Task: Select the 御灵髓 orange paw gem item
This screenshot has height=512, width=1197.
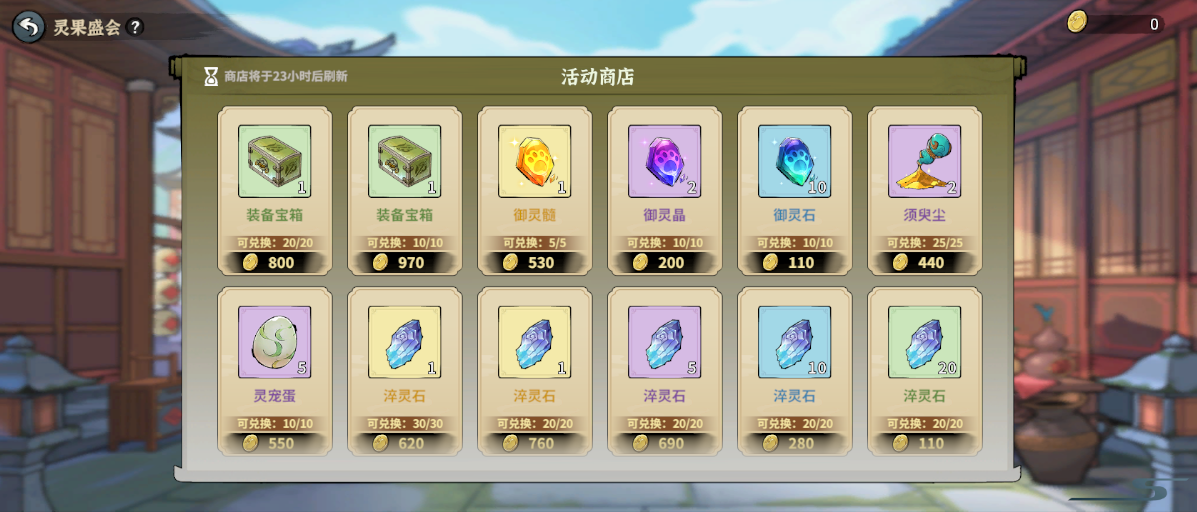Action: click(534, 162)
